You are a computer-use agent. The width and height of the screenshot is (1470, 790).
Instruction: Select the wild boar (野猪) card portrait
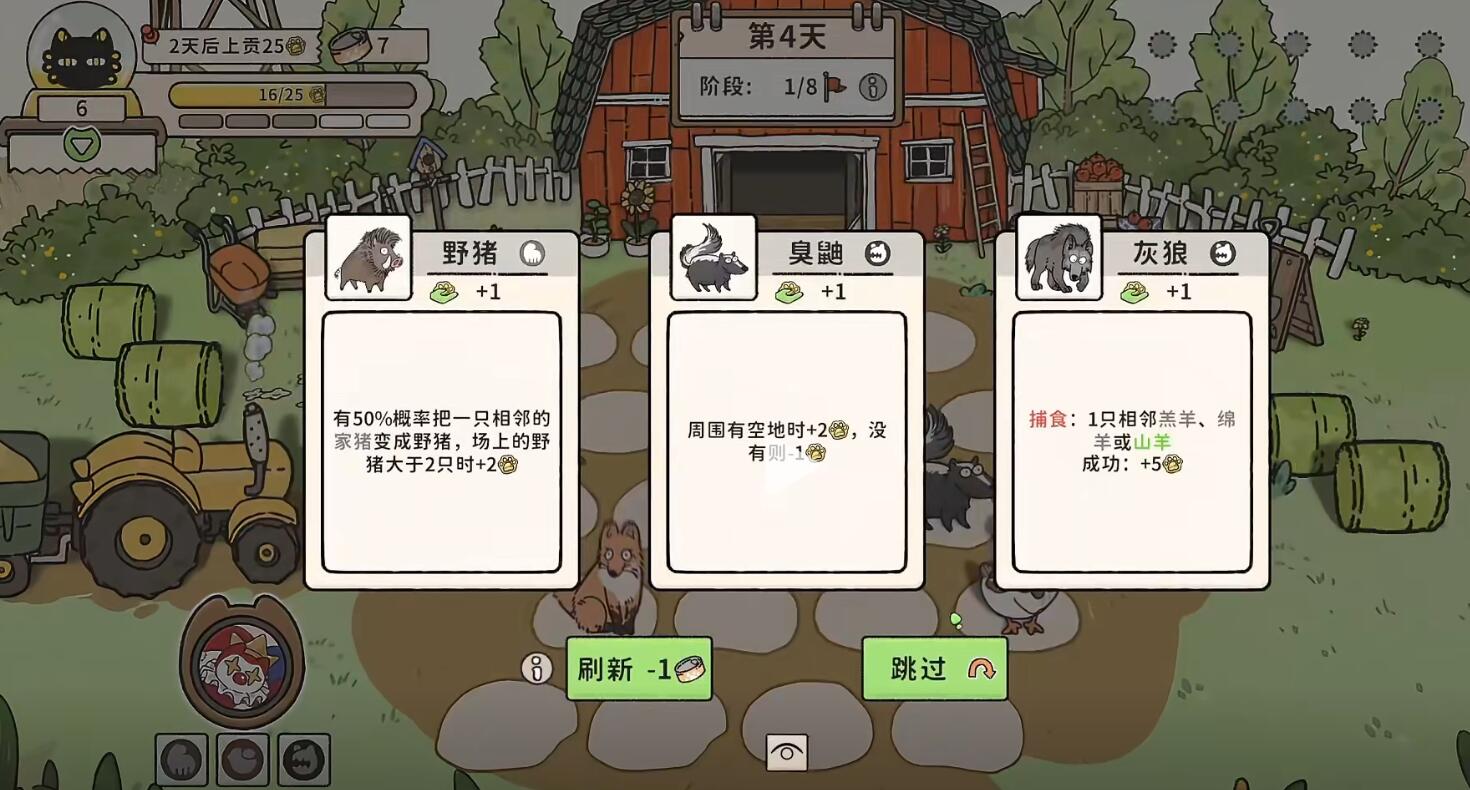point(367,258)
